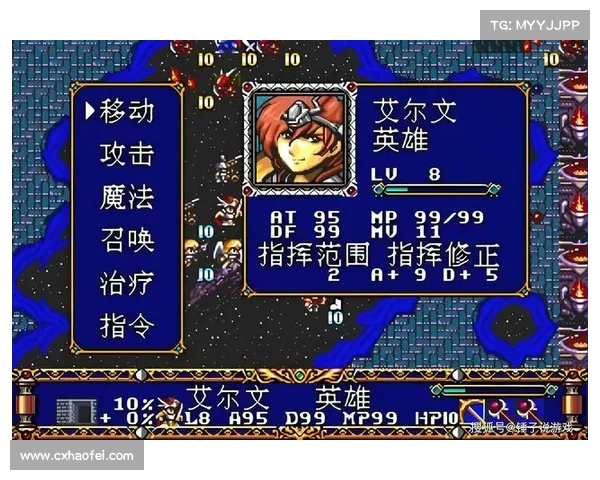Choose the 攻击 (Attack) command

(x=127, y=153)
